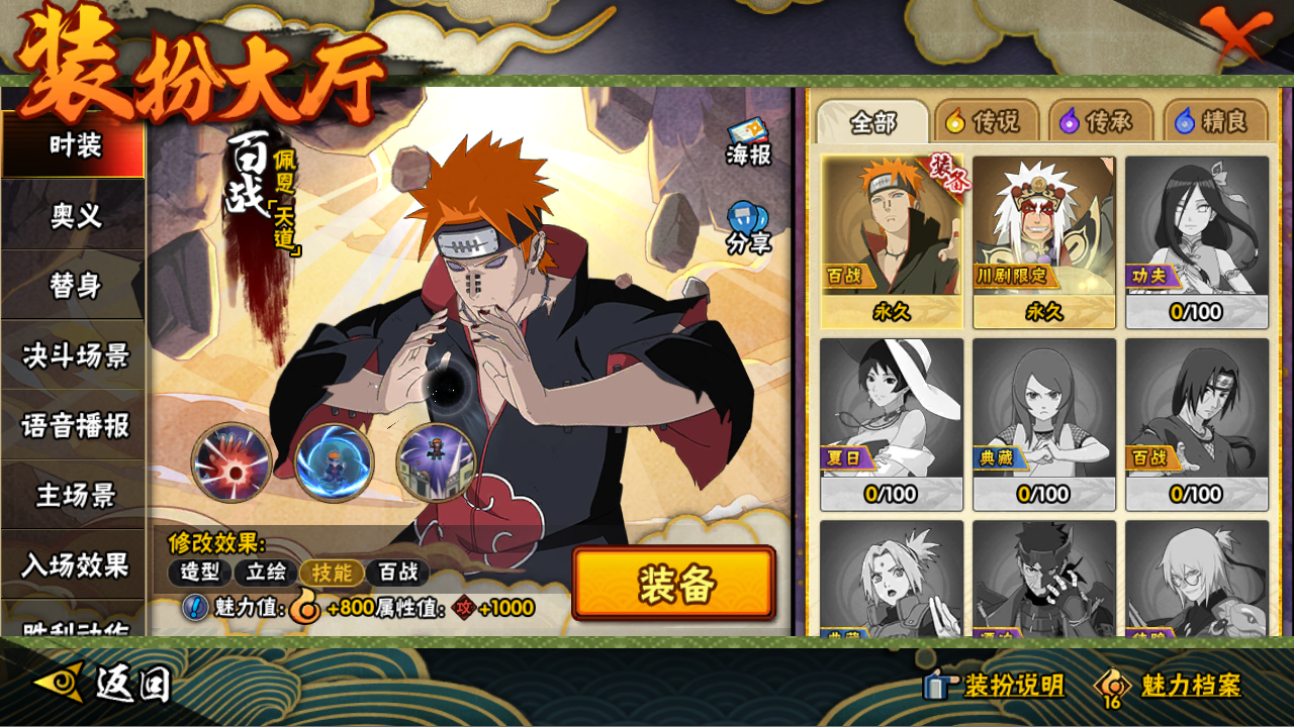Open 语音播报 options
Viewport: 1294px width, 727px height.
(x=74, y=425)
